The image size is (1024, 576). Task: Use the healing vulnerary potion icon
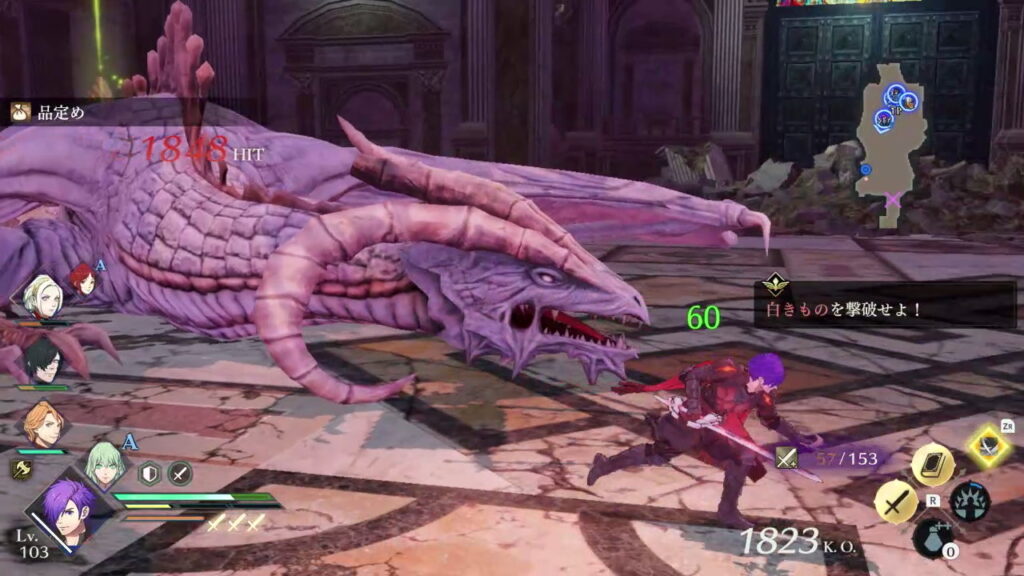[x=932, y=539]
